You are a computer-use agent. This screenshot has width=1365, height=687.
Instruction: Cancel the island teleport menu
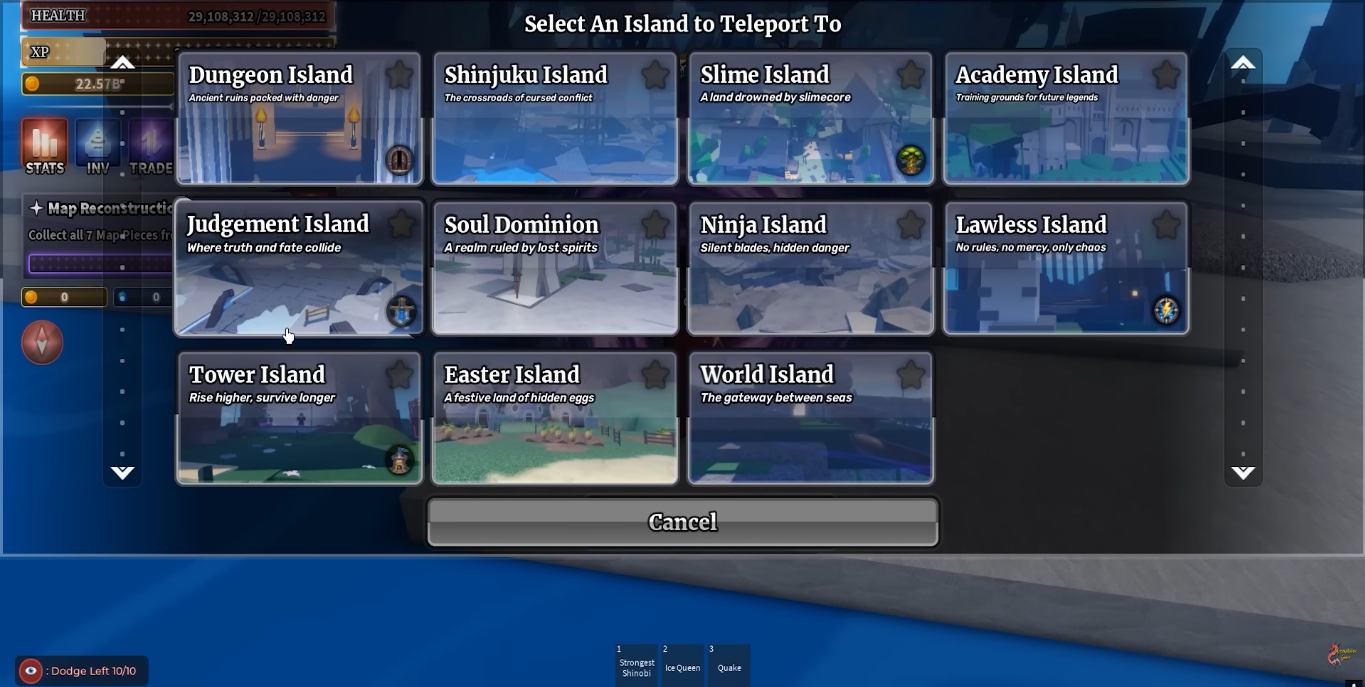coord(682,522)
